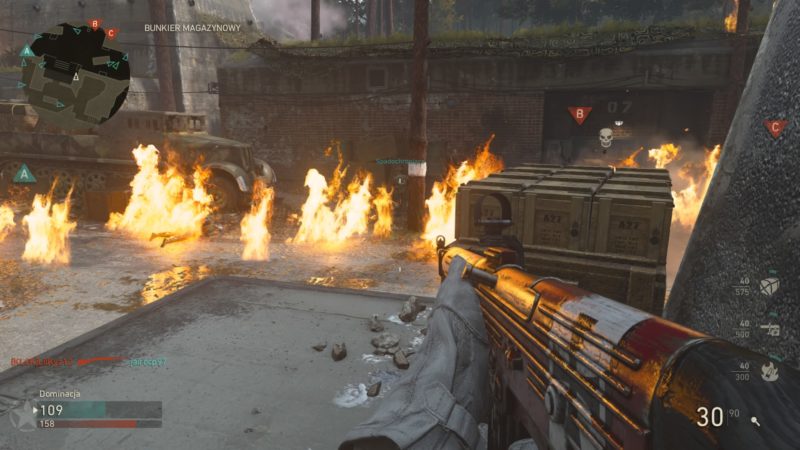Click the red B flag marker above the bunker door
This screenshot has height=450, width=800.
coord(579,115)
